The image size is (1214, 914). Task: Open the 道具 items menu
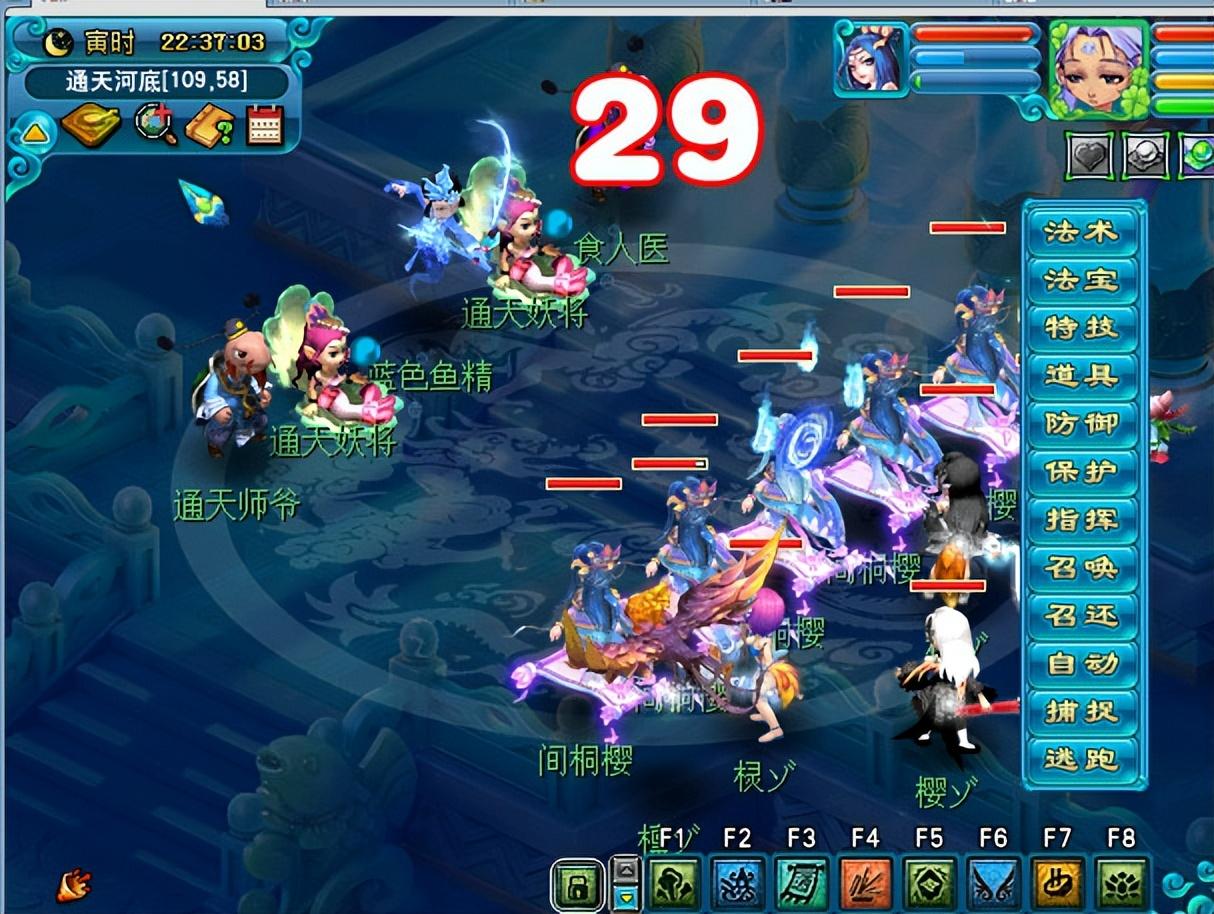pos(1081,376)
